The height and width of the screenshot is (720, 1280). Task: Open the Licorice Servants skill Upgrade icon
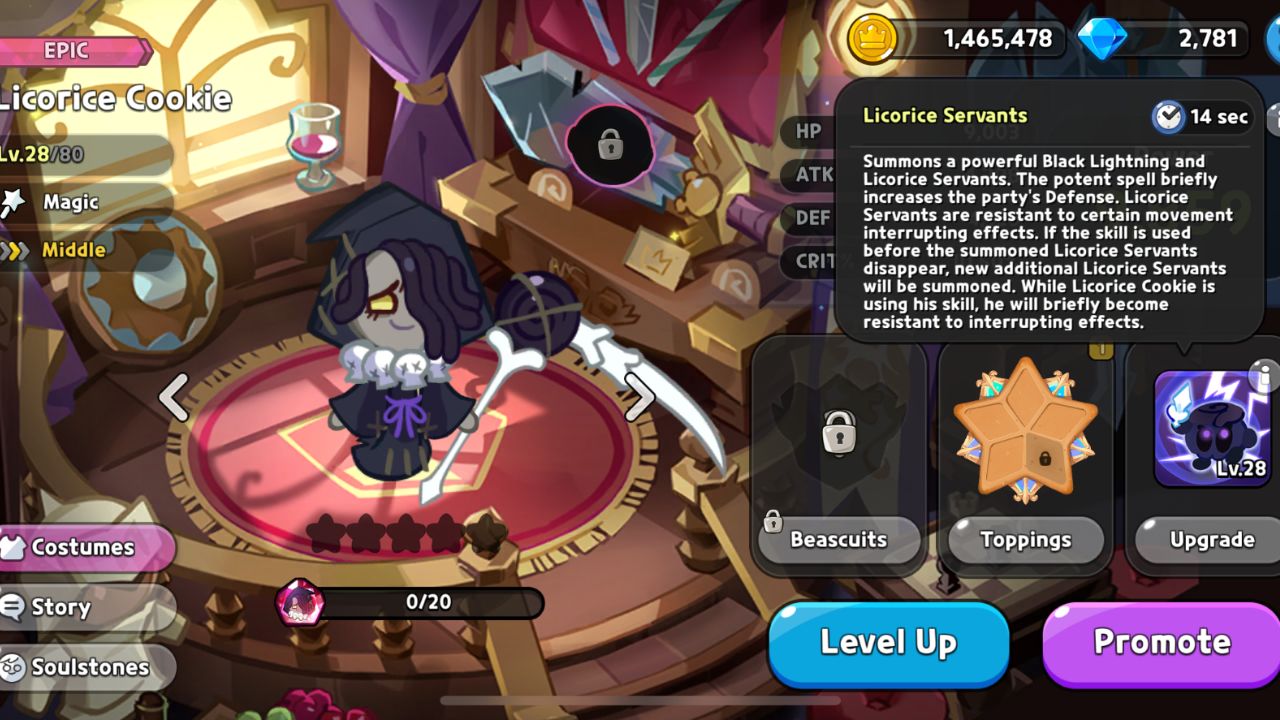click(x=1208, y=425)
